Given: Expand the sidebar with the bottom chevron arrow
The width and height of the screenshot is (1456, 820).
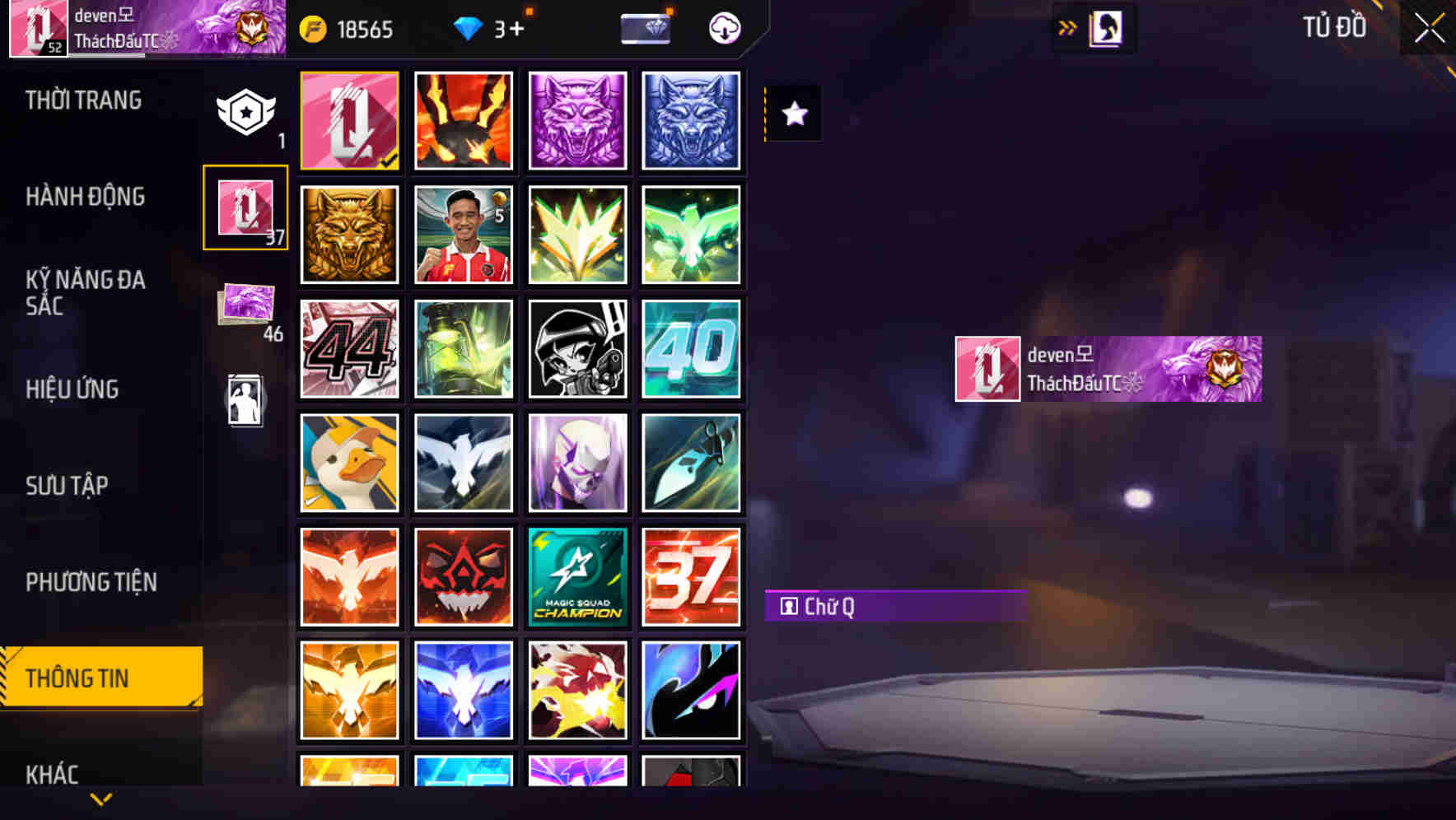Looking at the screenshot, I should (100, 797).
